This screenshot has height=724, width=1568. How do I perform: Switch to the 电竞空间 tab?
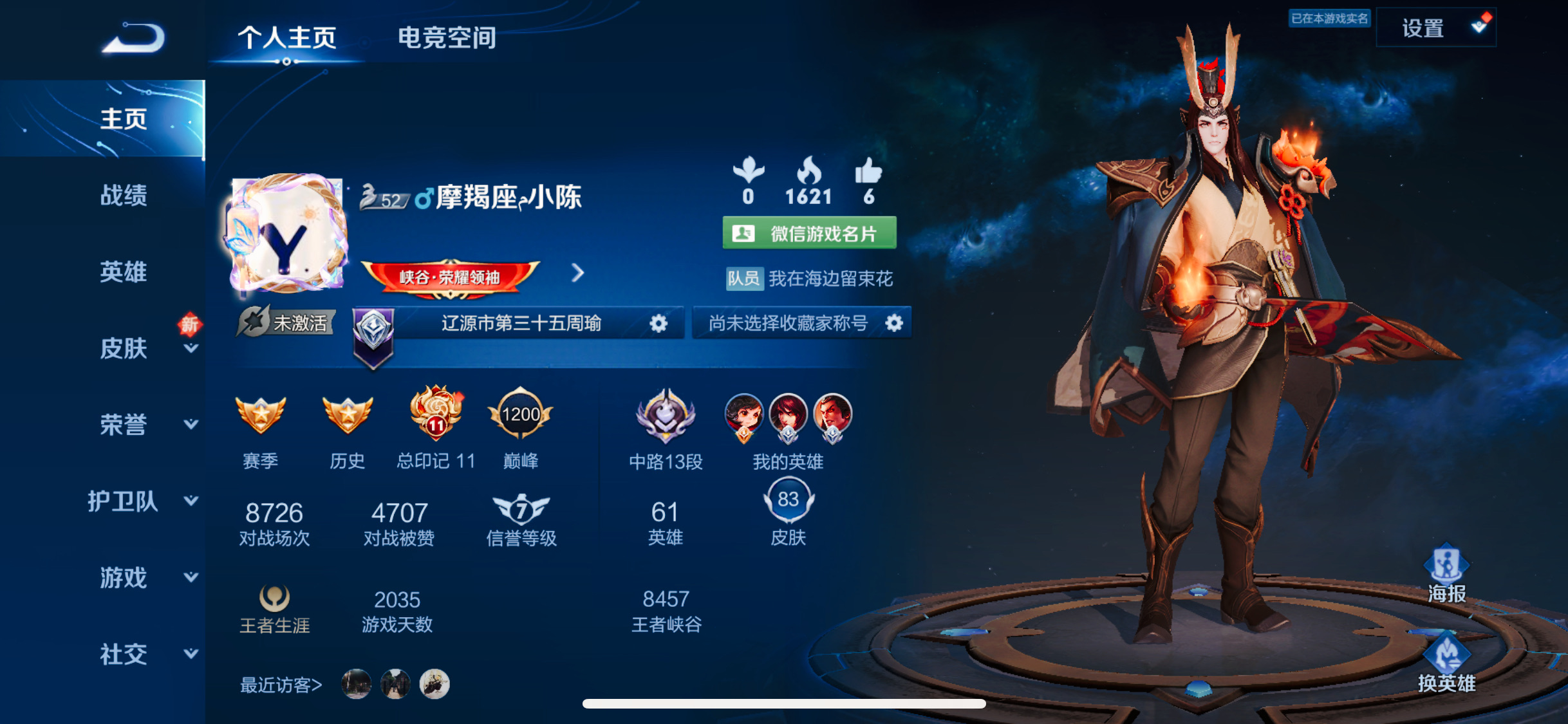pyautogui.click(x=447, y=37)
